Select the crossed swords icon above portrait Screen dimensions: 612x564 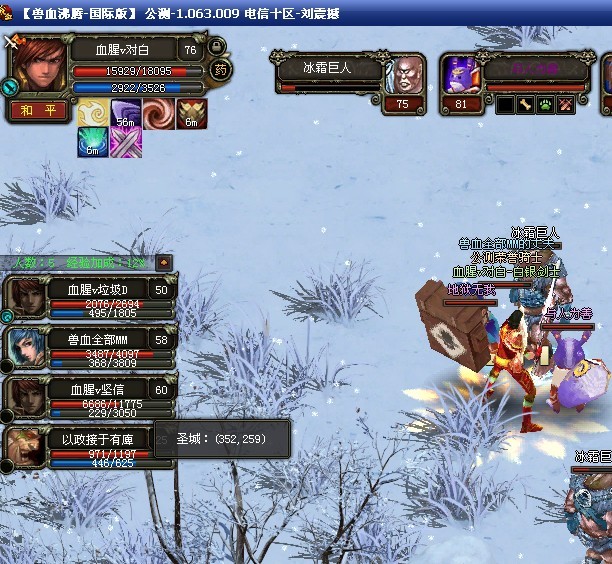[x=12, y=42]
